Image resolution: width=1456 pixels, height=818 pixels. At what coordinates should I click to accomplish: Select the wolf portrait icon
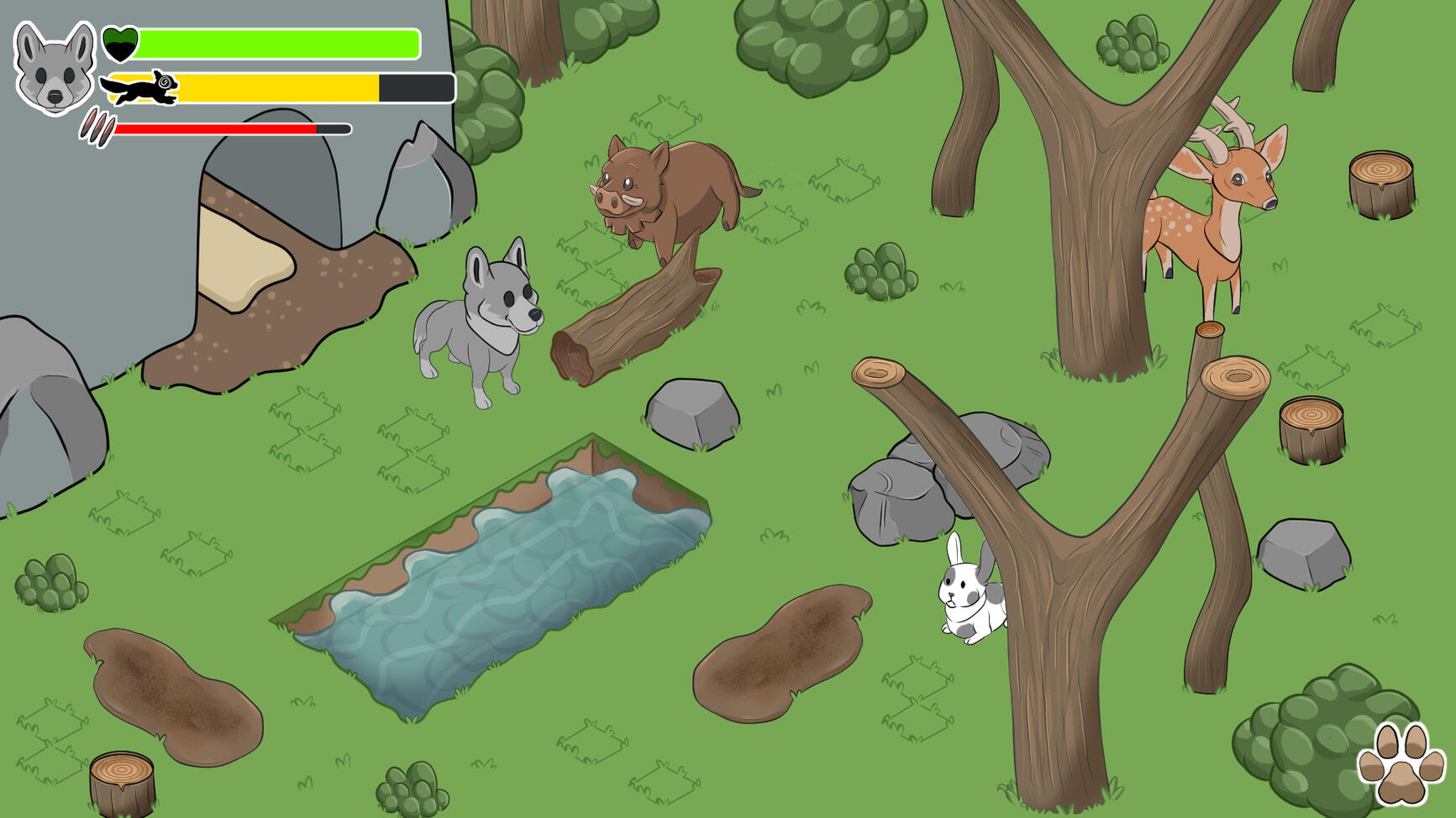[55, 67]
